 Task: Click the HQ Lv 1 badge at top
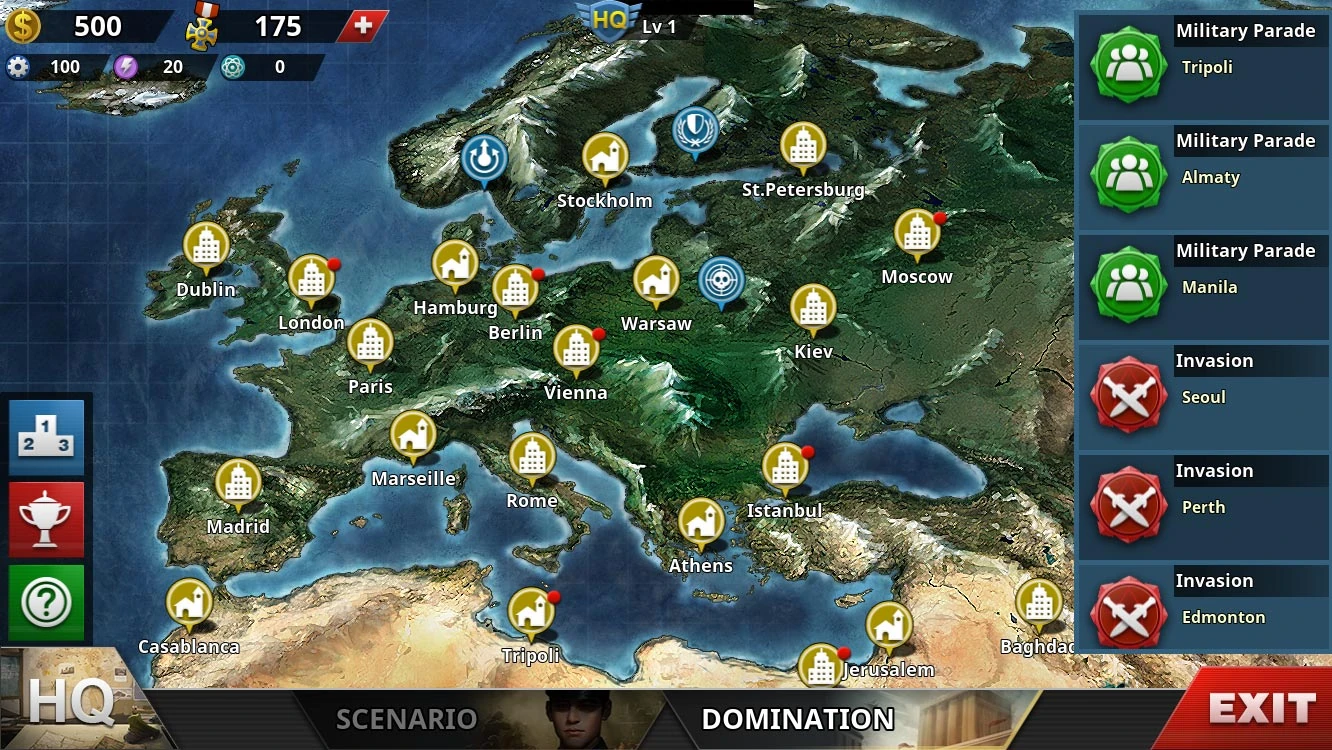(610, 18)
